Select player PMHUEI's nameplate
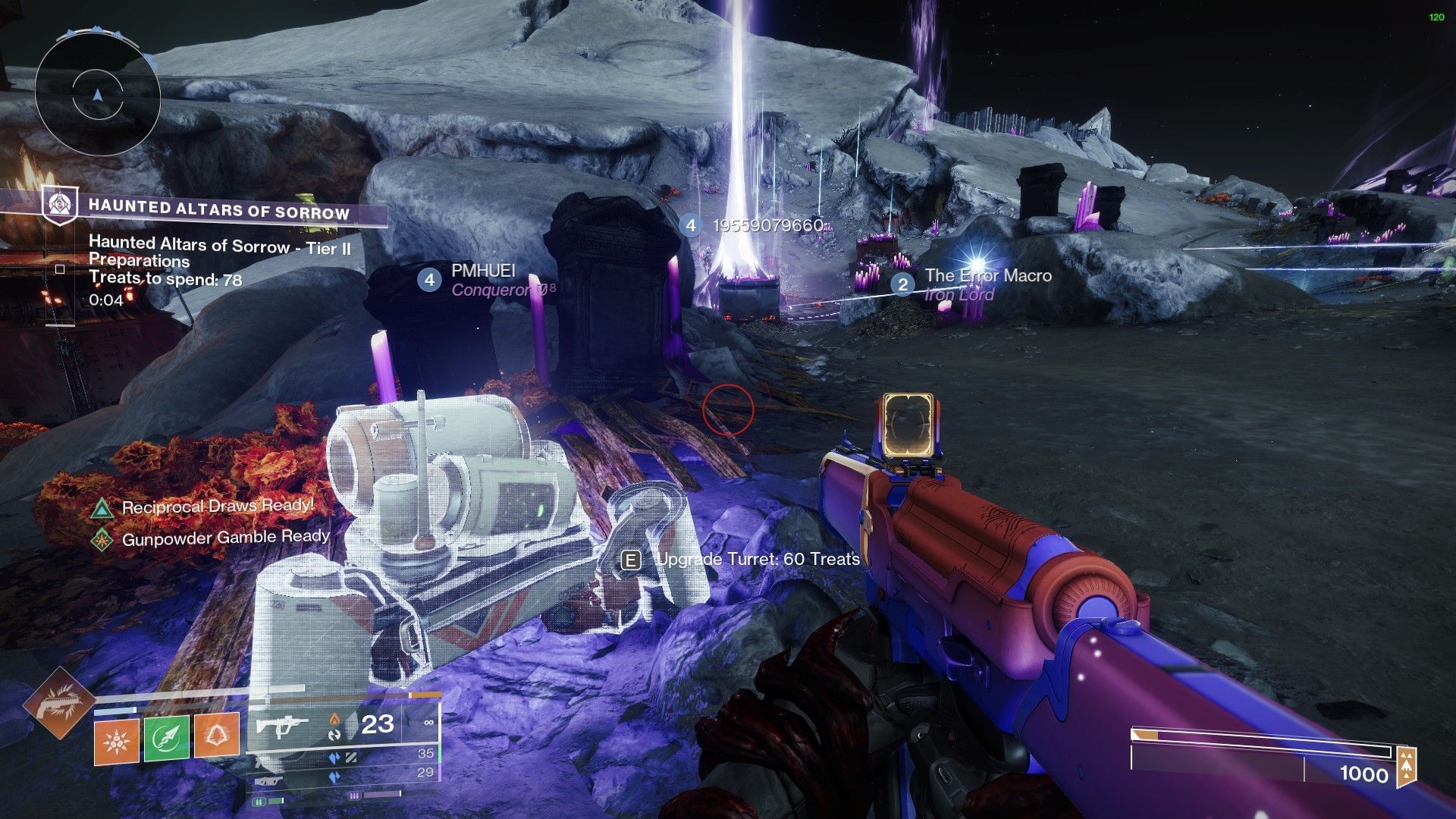This screenshot has width=1456, height=819. pyautogui.click(x=483, y=271)
